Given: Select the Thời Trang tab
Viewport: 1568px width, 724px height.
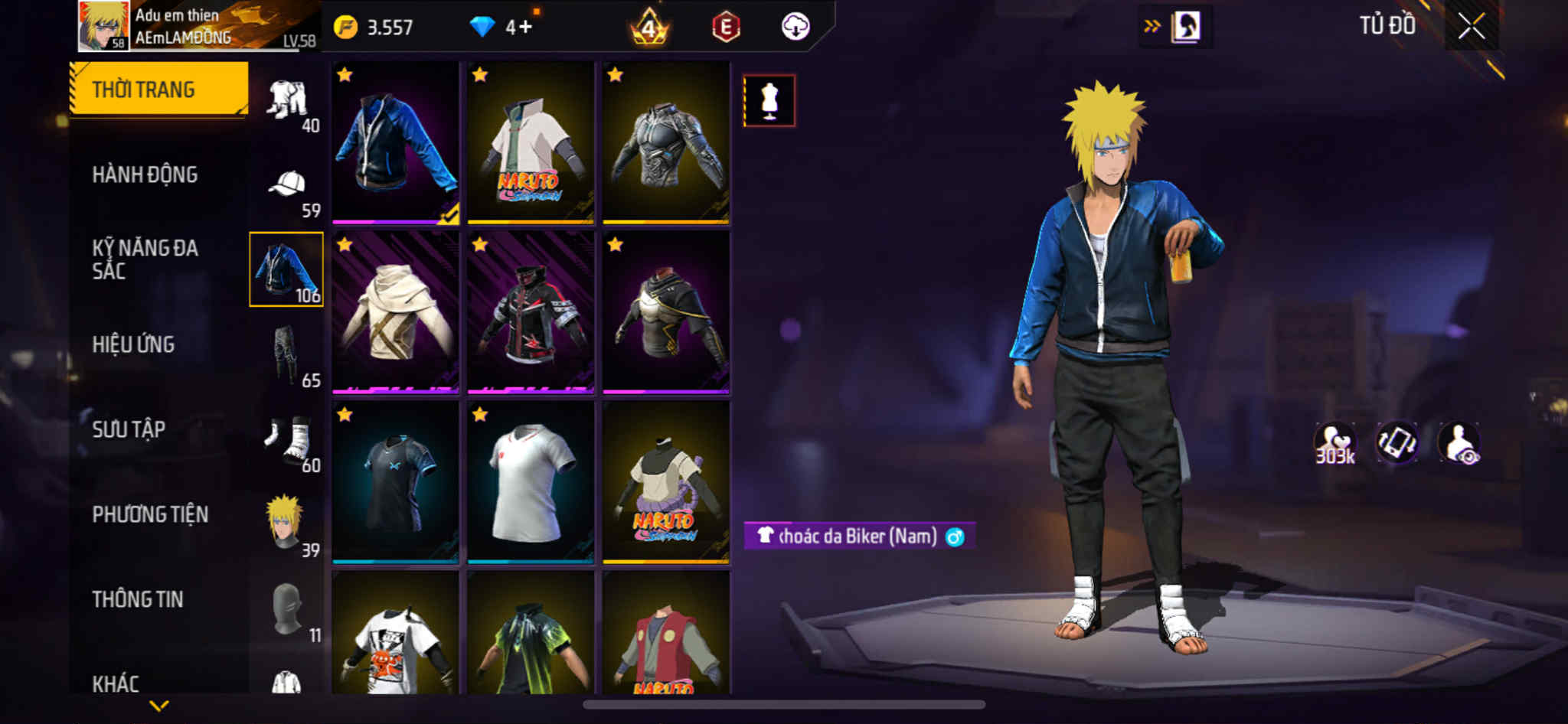Looking at the screenshot, I should click(x=159, y=90).
